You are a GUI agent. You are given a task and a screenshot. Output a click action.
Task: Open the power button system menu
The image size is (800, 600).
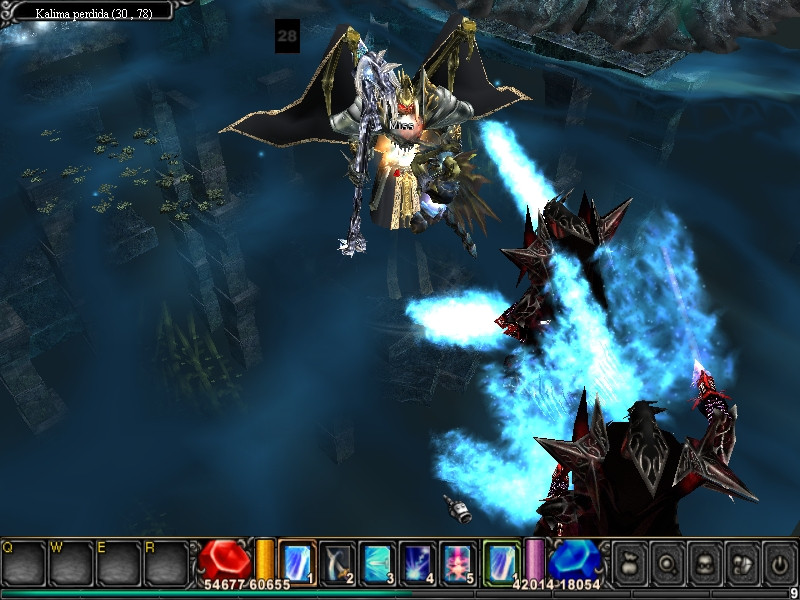[778, 563]
